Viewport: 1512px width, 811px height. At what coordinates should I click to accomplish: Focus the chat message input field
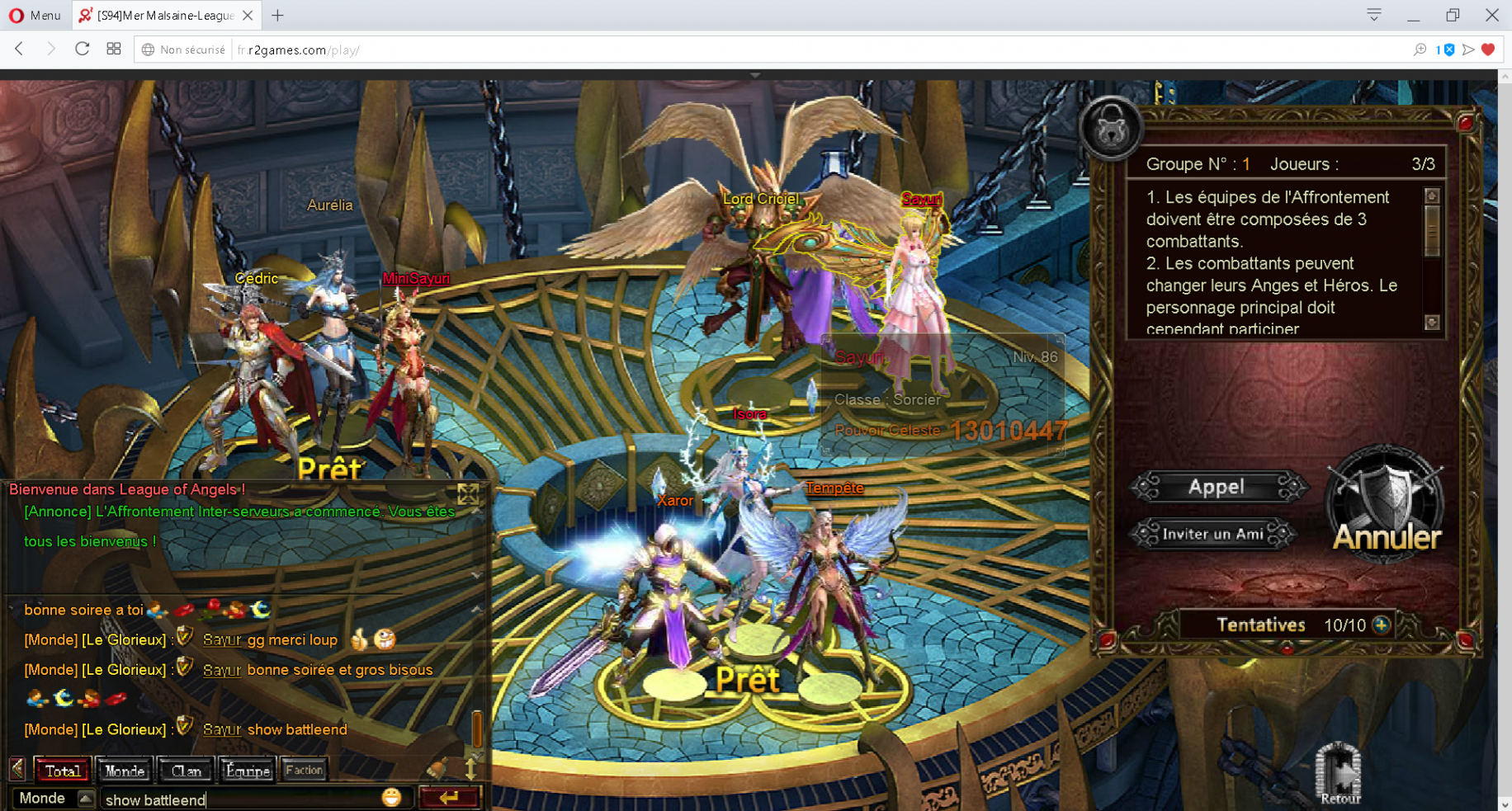(x=239, y=799)
